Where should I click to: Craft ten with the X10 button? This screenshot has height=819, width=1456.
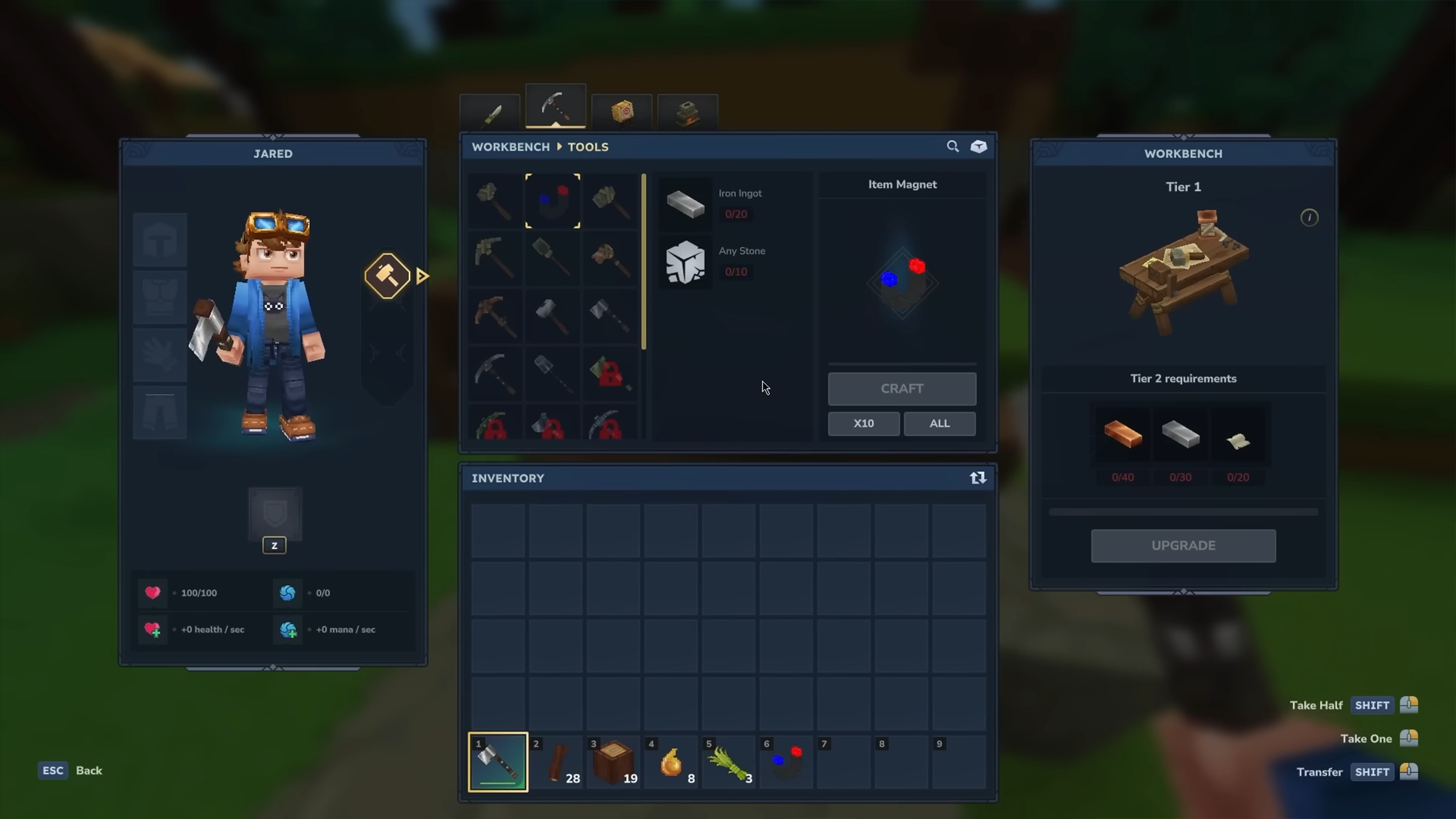click(x=863, y=423)
